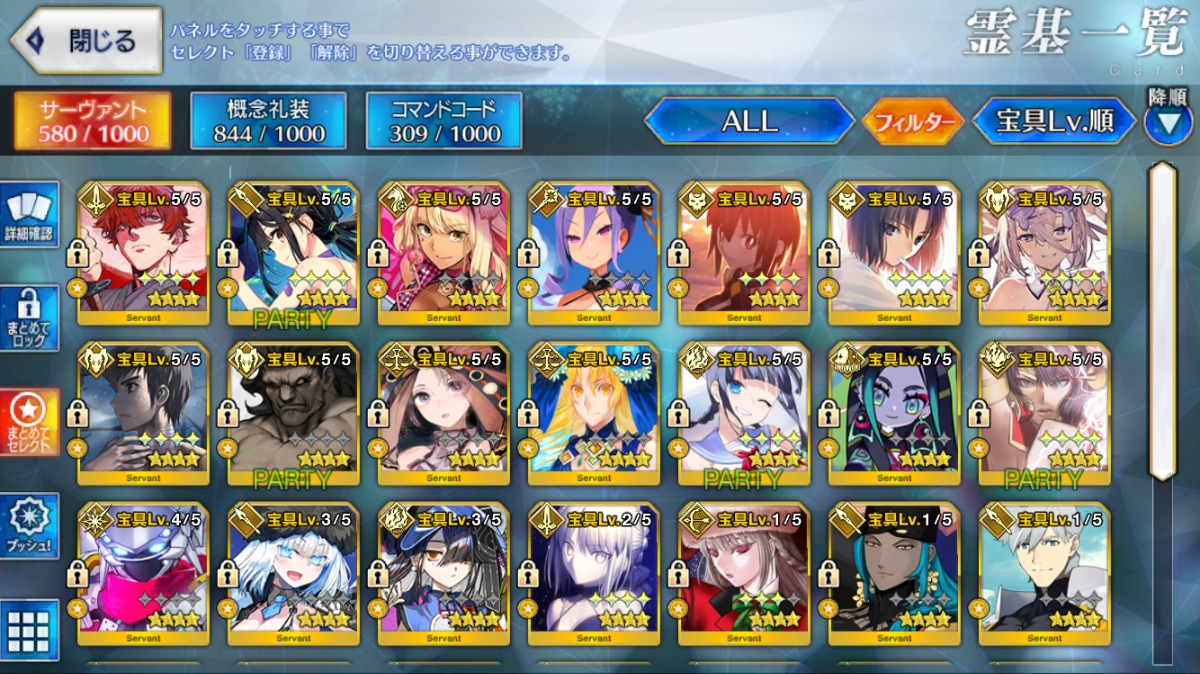The height and width of the screenshot is (674, 1200).
Task: Tap the プッシュ! button
Action: click(28, 526)
